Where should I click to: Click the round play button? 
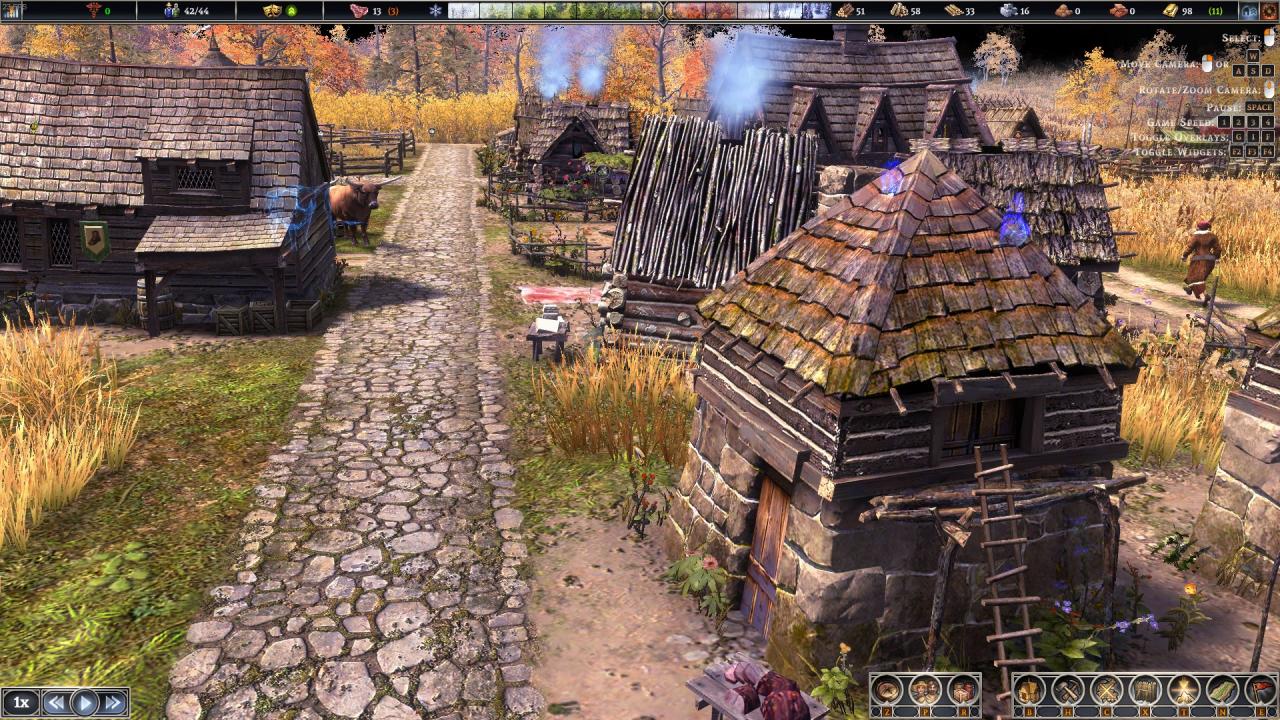[85, 703]
